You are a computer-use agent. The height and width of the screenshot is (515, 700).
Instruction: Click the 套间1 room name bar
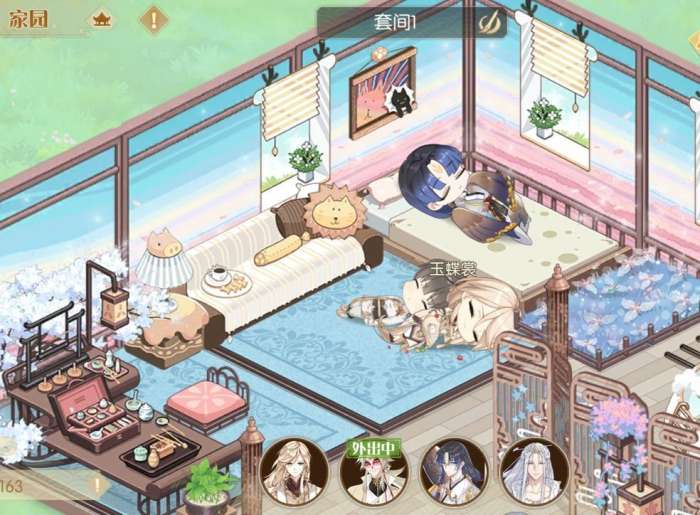pyautogui.click(x=400, y=22)
